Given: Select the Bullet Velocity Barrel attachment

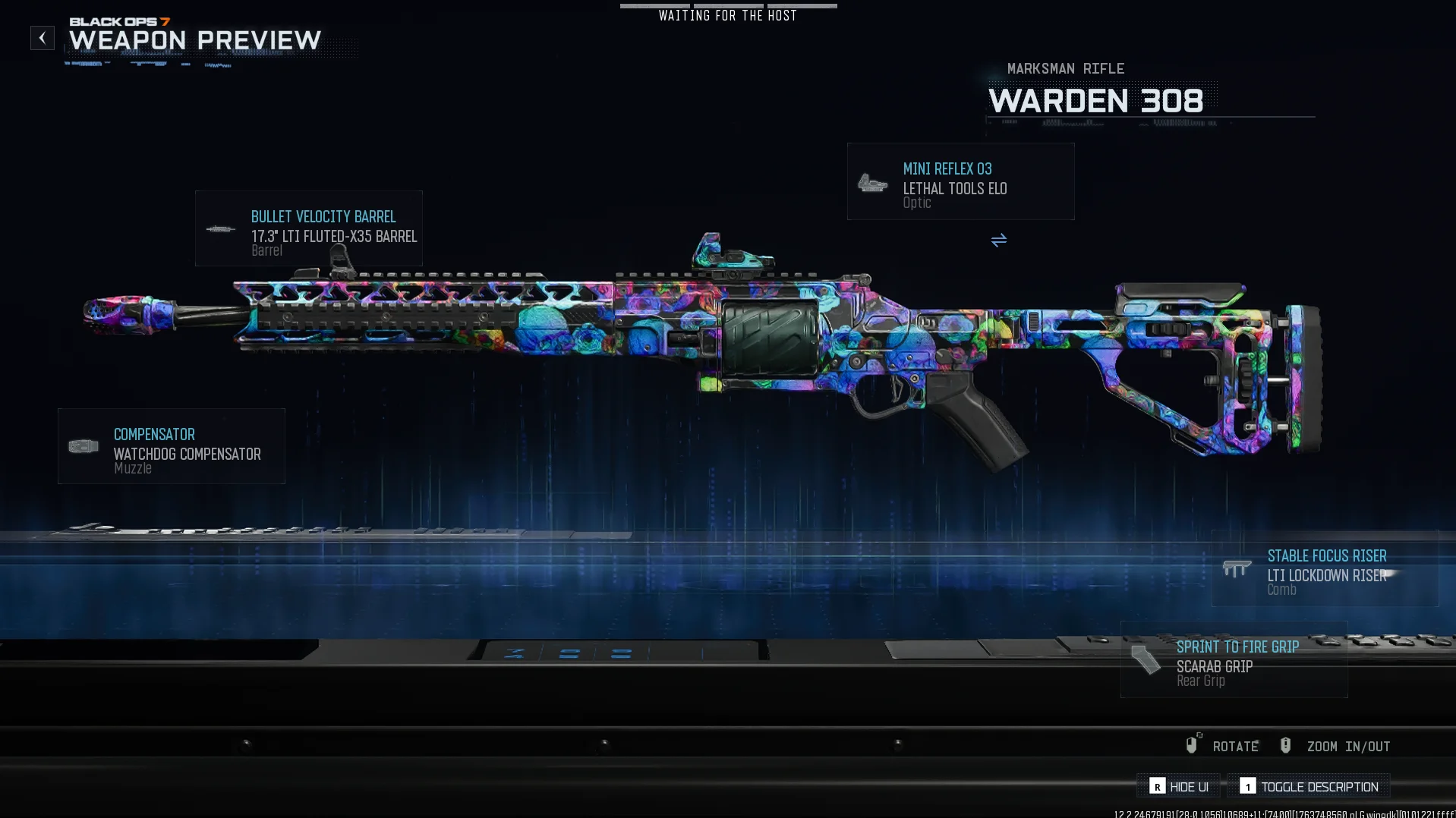Looking at the screenshot, I should [308, 228].
